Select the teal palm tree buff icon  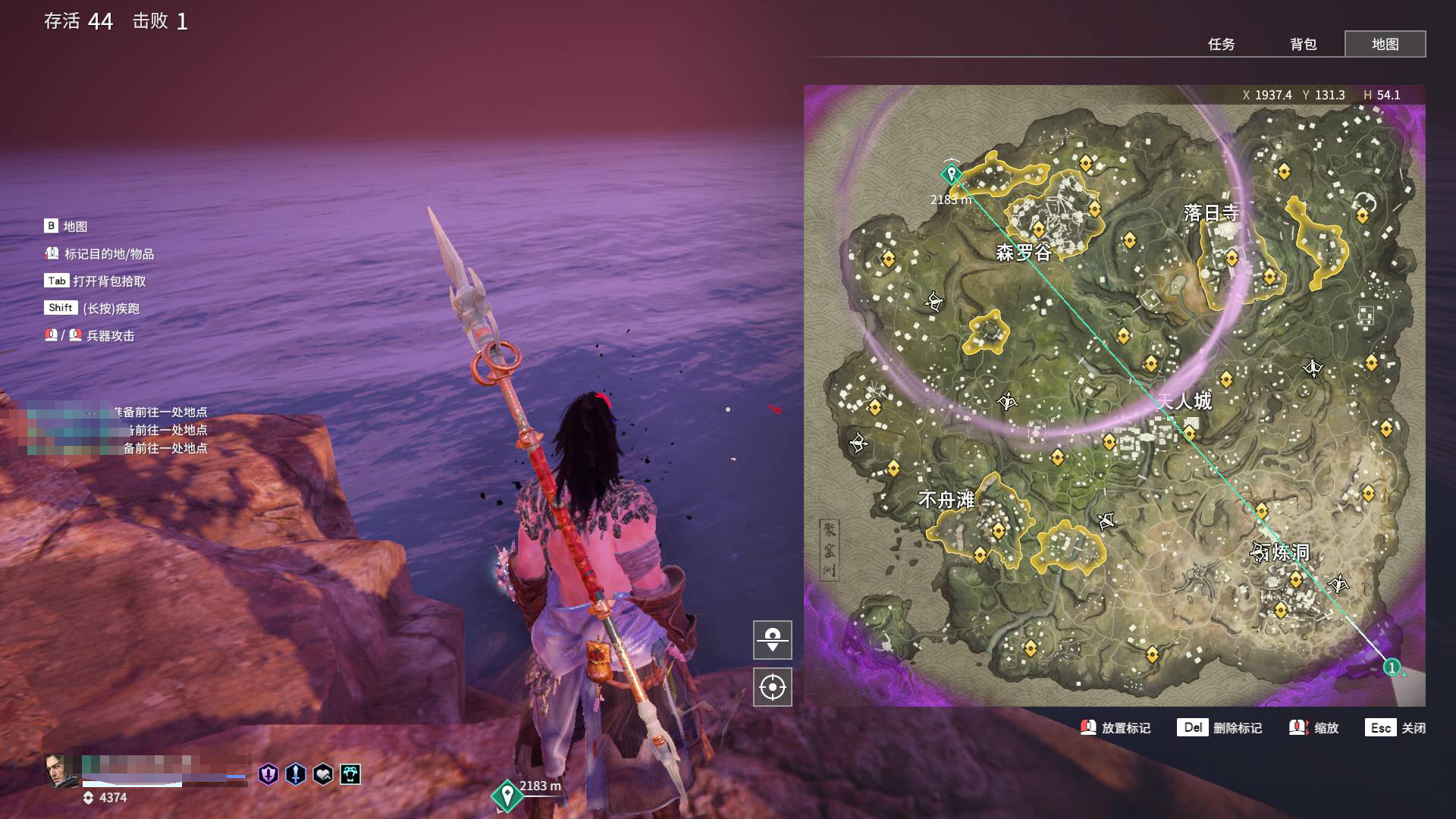click(350, 774)
